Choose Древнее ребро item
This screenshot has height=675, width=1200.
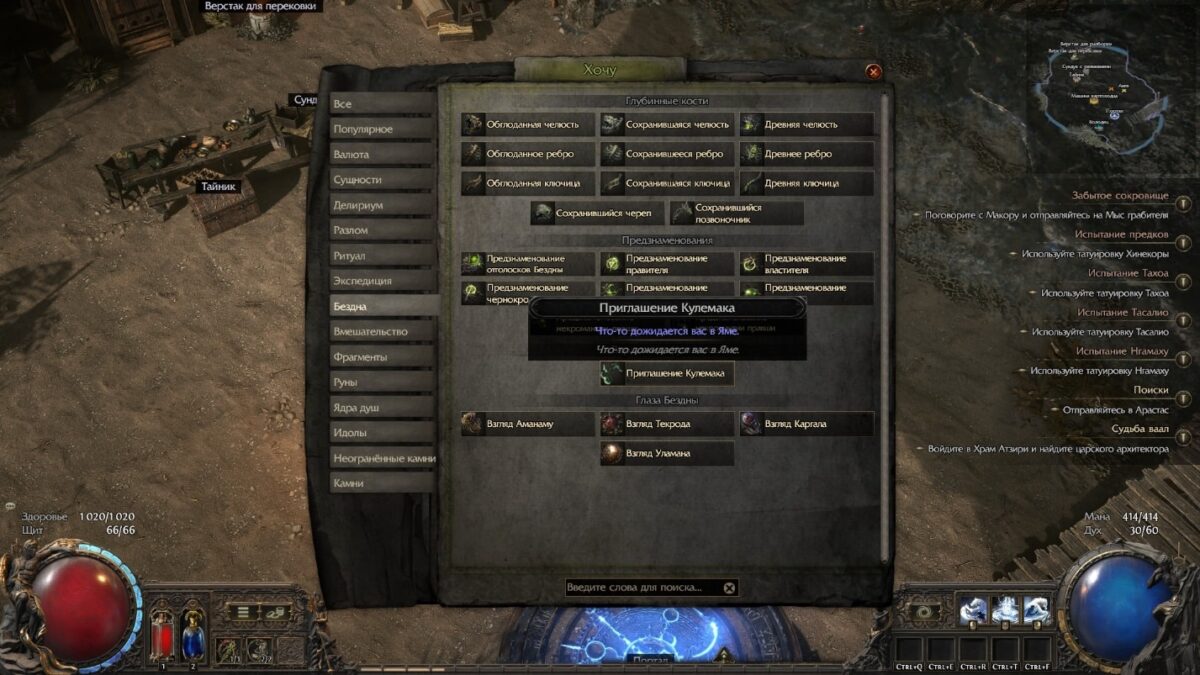(806, 154)
